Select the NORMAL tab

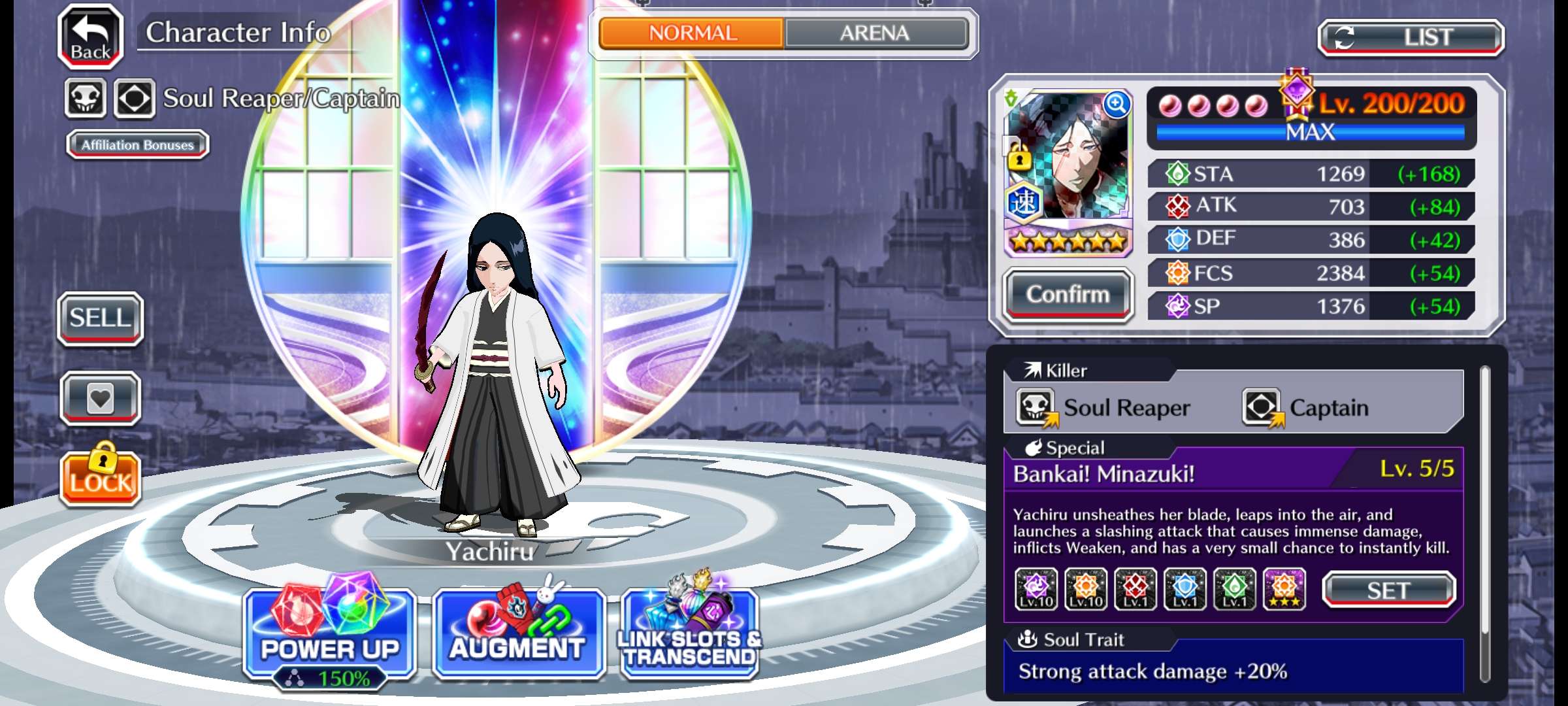coord(692,33)
